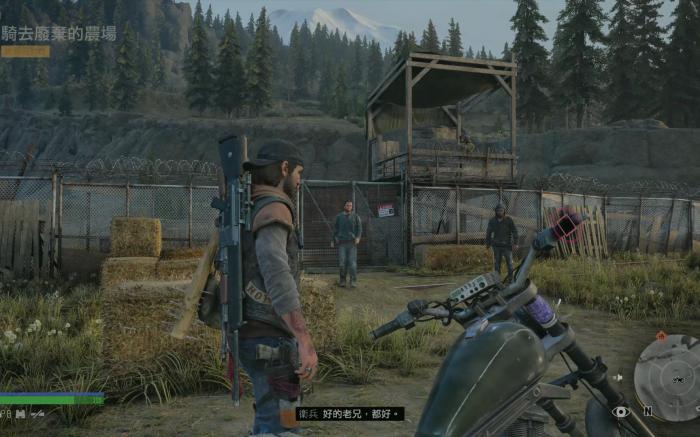The height and width of the screenshot is (437, 700).
Task: Click the red marker on minimap edge
Action: [x=660, y=336]
